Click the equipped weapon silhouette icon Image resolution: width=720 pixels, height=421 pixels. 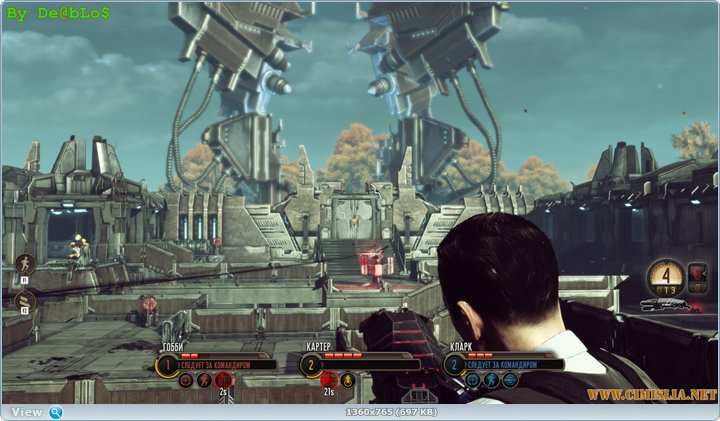point(664,303)
